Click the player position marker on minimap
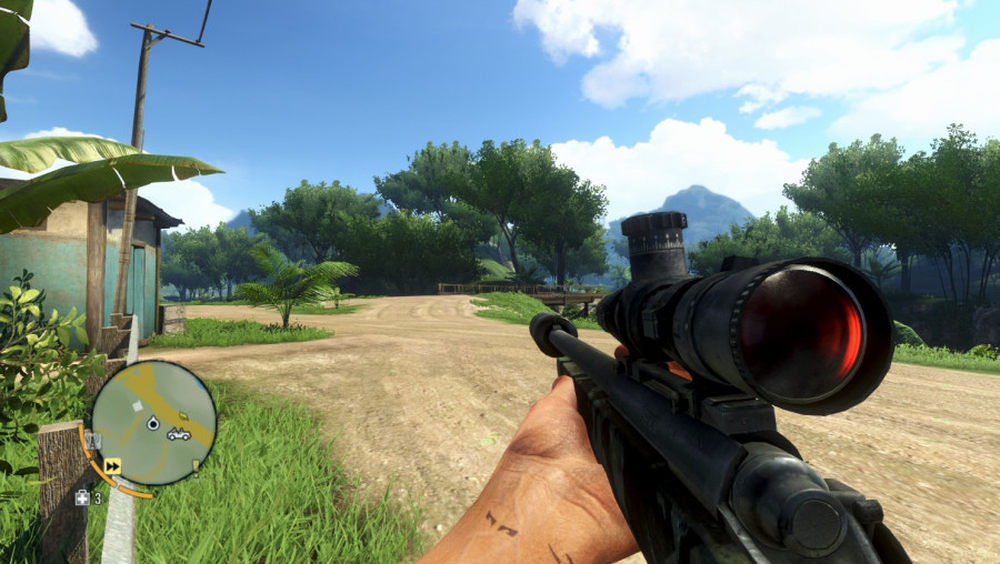 click(x=153, y=424)
